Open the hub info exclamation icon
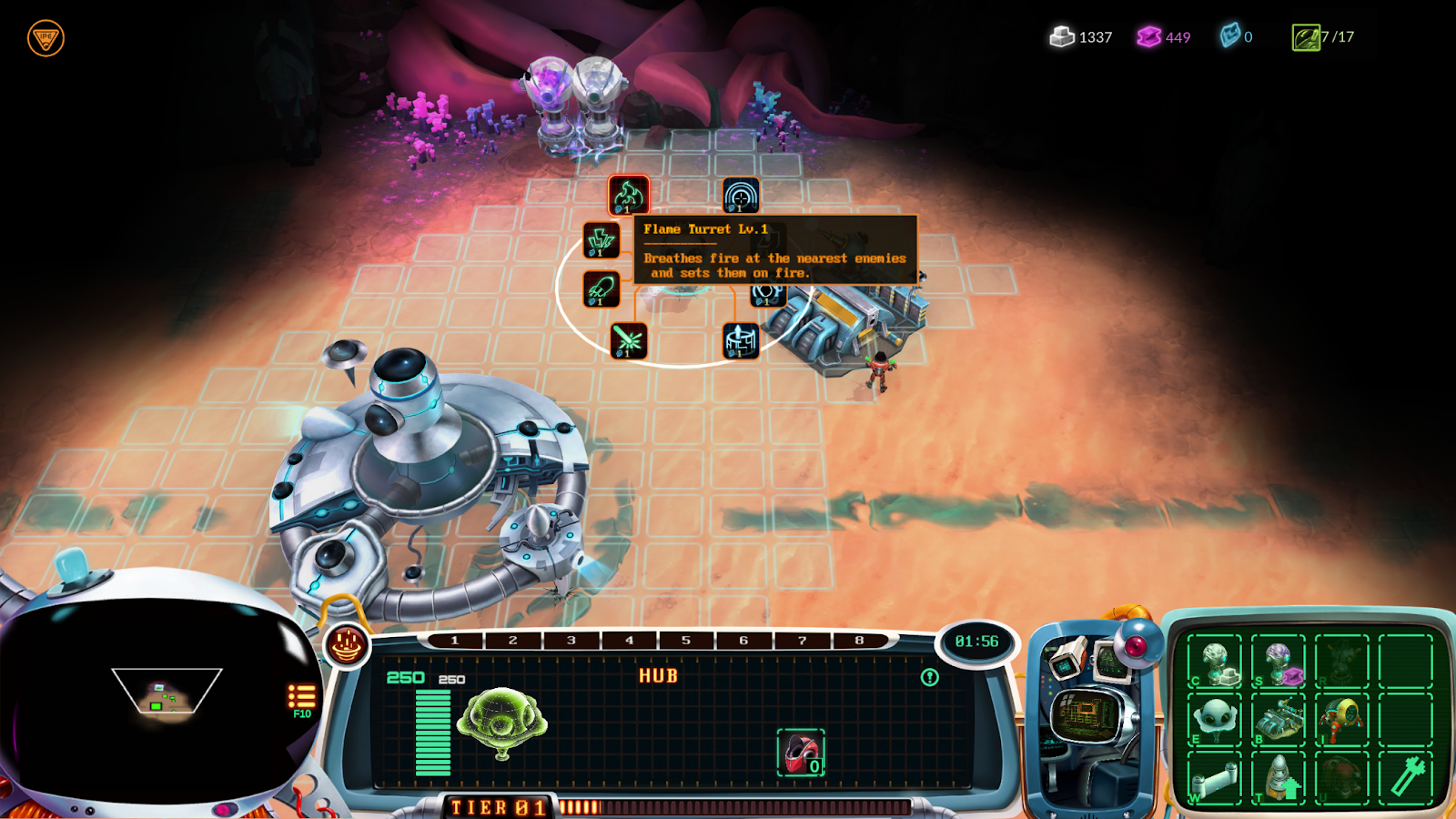1456x819 pixels. (929, 677)
